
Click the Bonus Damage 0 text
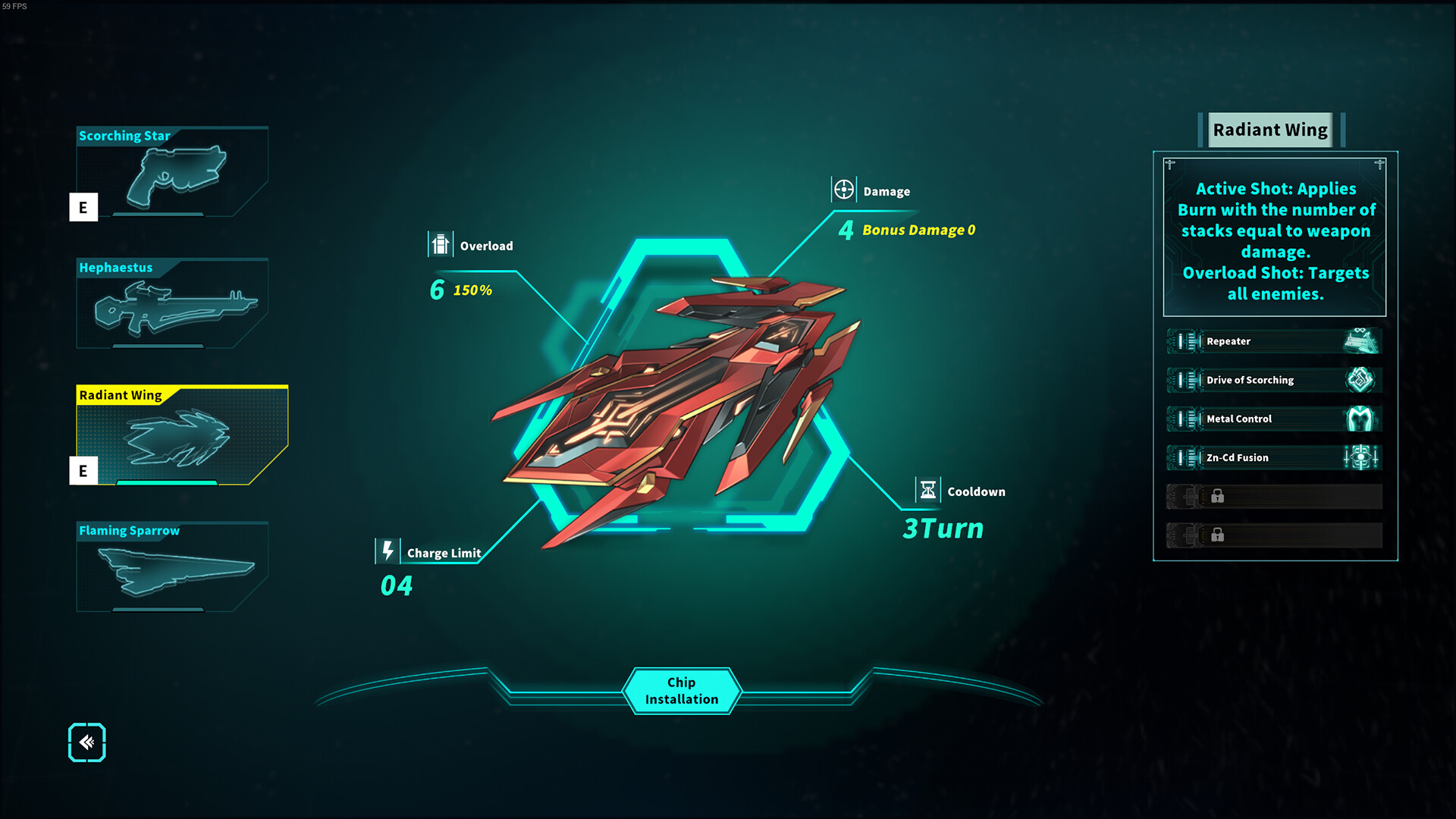pyautogui.click(x=918, y=230)
